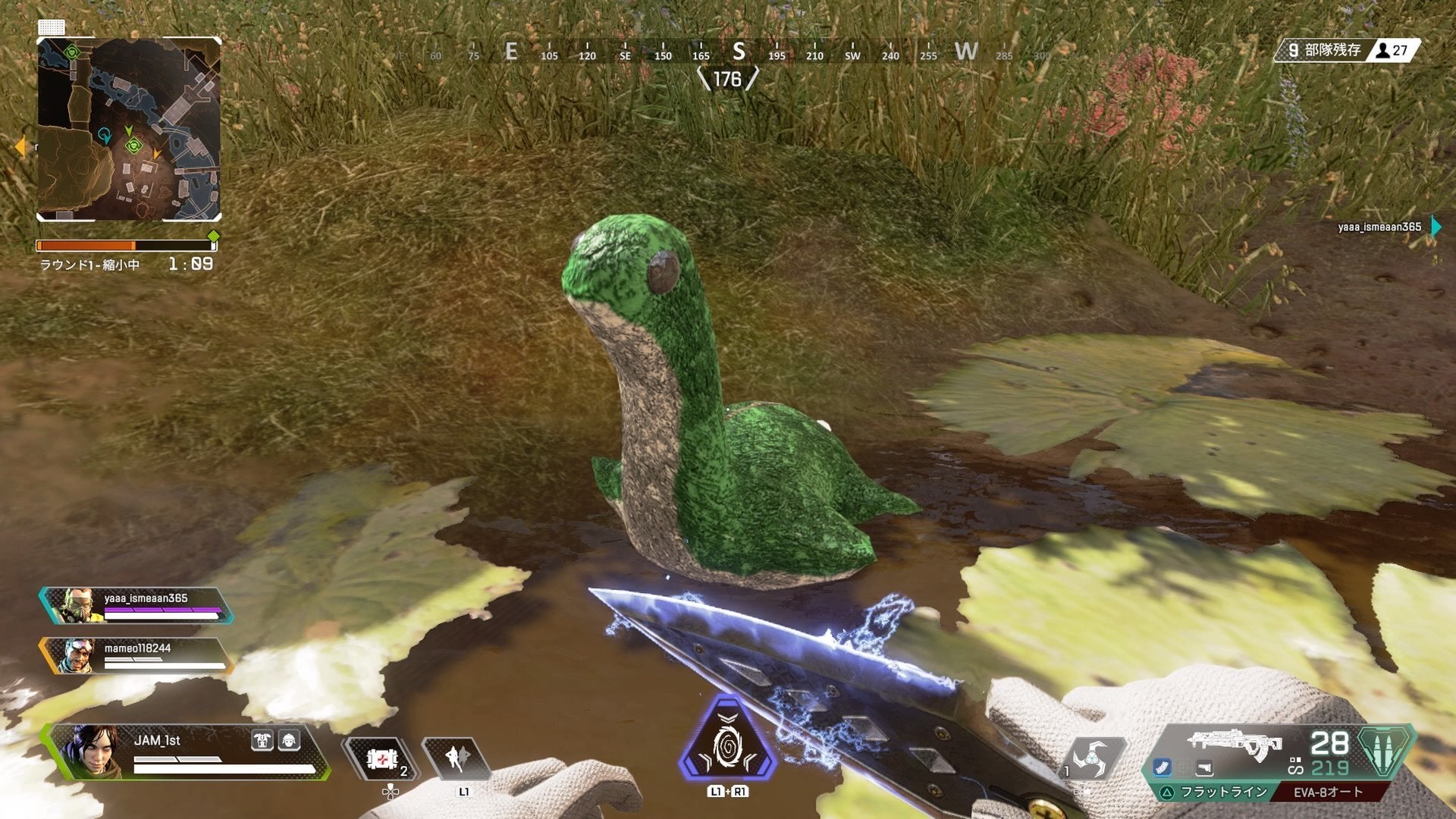This screenshot has height=819, width=1456.
Task: Click the heavy ammo type icon
Action: pyautogui.click(x=1385, y=750)
